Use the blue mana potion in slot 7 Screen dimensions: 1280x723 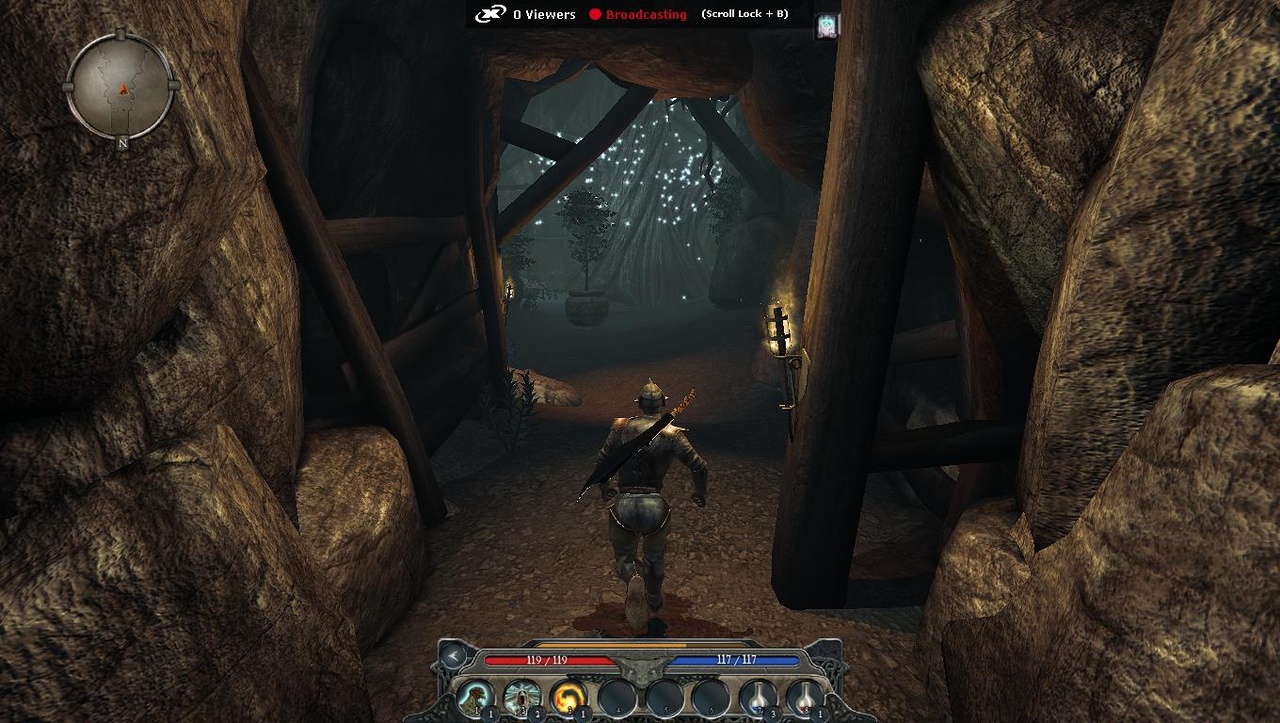click(x=756, y=695)
